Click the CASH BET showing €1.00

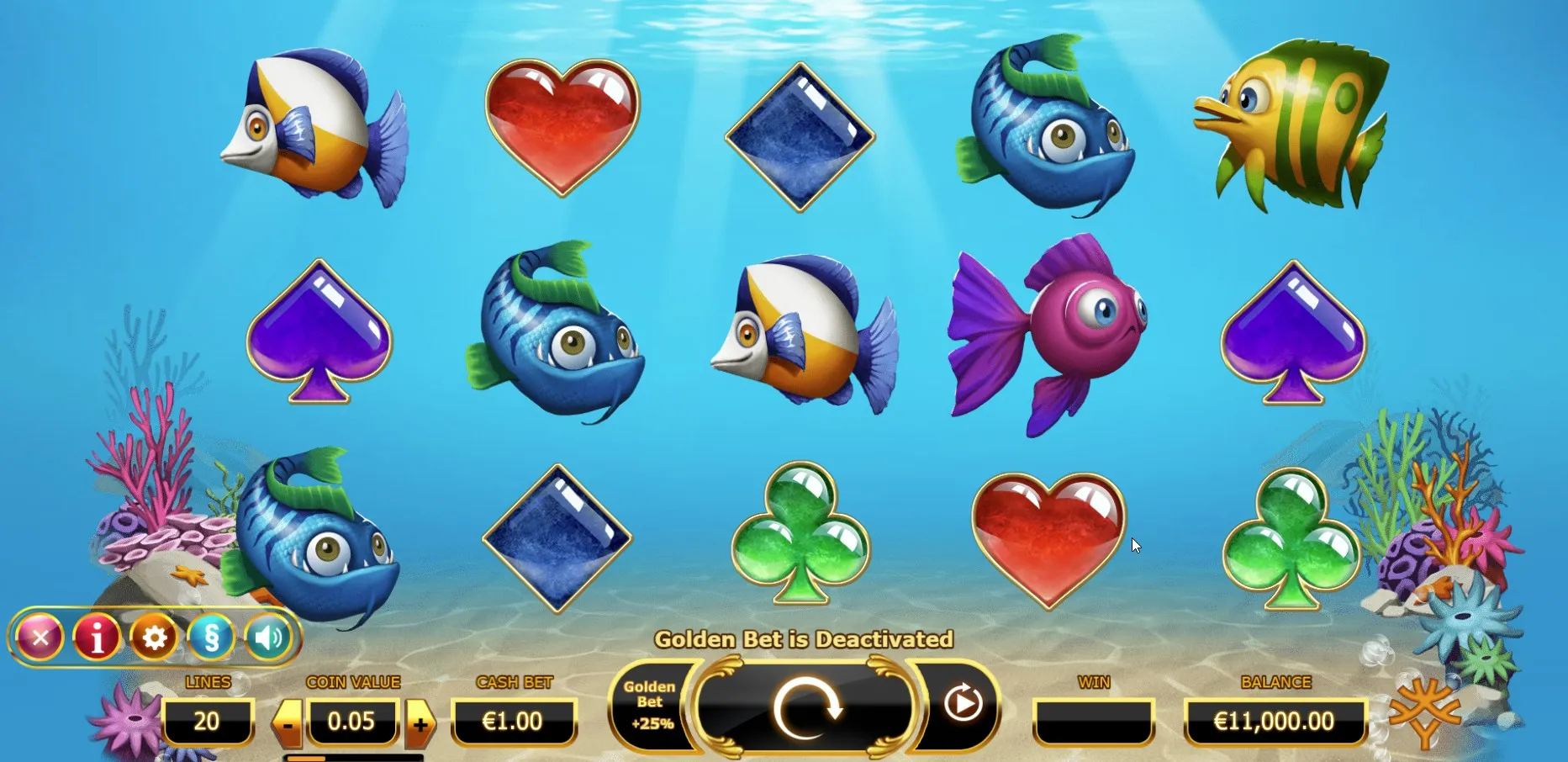click(515, 722)
